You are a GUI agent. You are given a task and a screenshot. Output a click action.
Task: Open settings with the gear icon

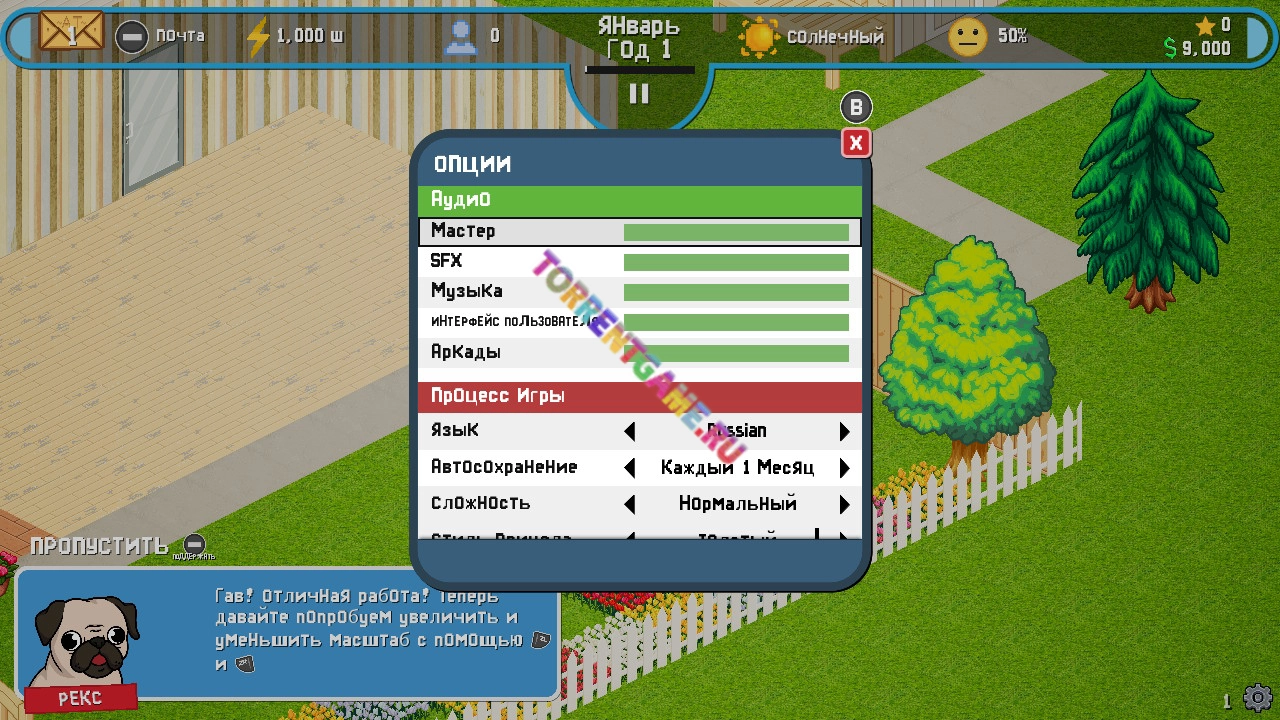(x=1257, y=697)
